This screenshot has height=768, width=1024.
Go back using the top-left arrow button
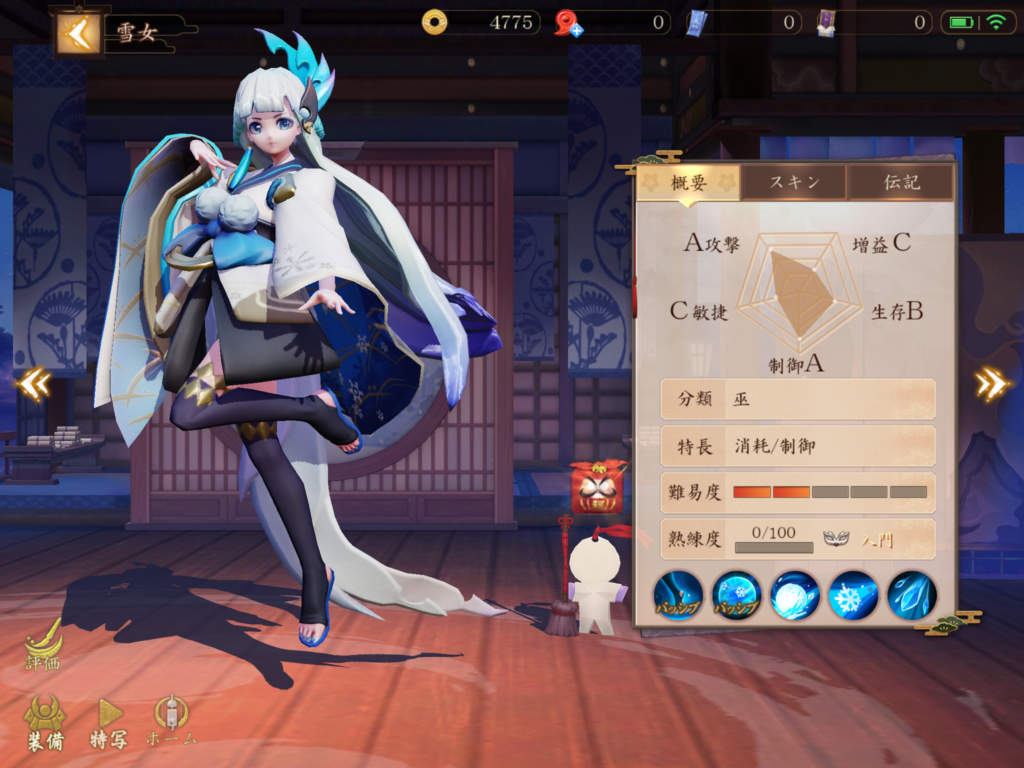click(x=78, y=32)
